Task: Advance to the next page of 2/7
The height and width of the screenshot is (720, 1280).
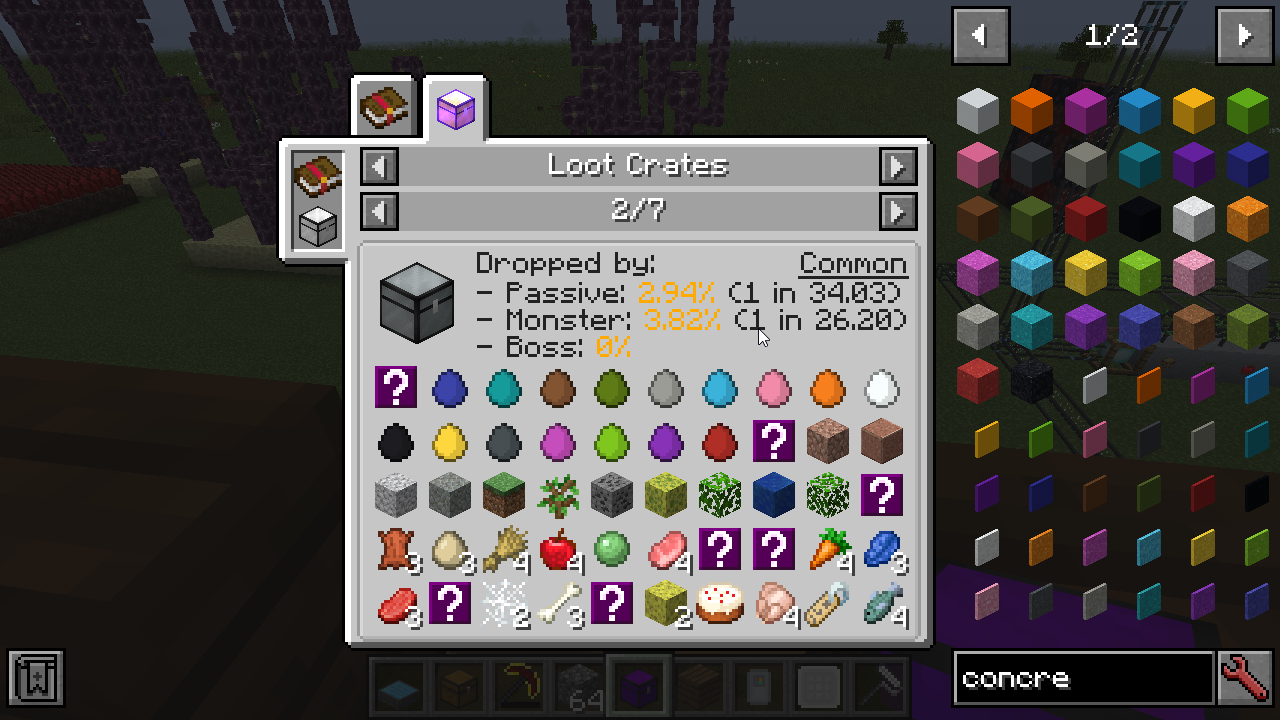Action: coord(897,211)
